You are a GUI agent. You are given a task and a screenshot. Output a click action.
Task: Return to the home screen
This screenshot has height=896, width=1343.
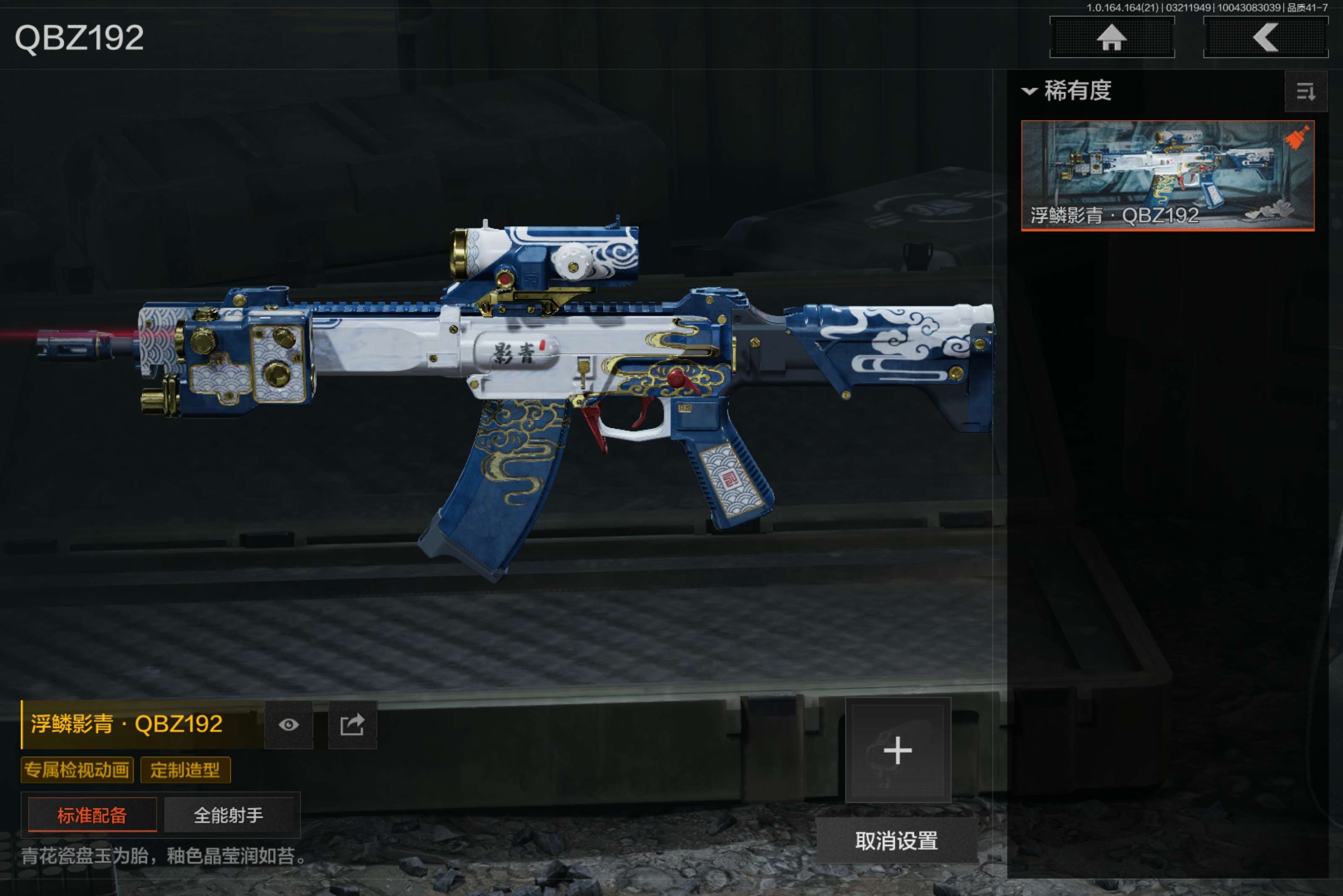(x=1111, y=38)
